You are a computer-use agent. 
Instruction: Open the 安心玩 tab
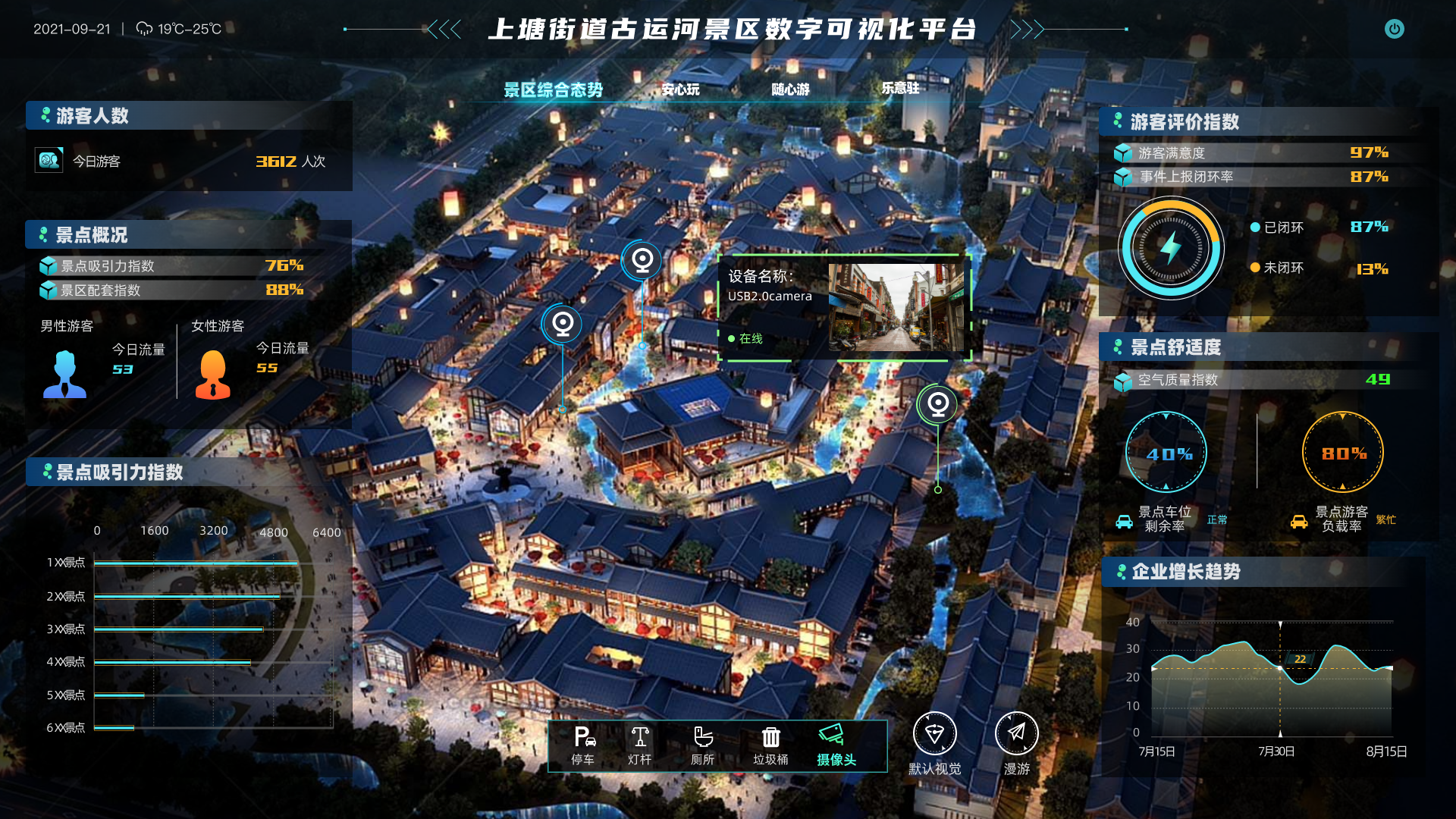coord(680,89)
